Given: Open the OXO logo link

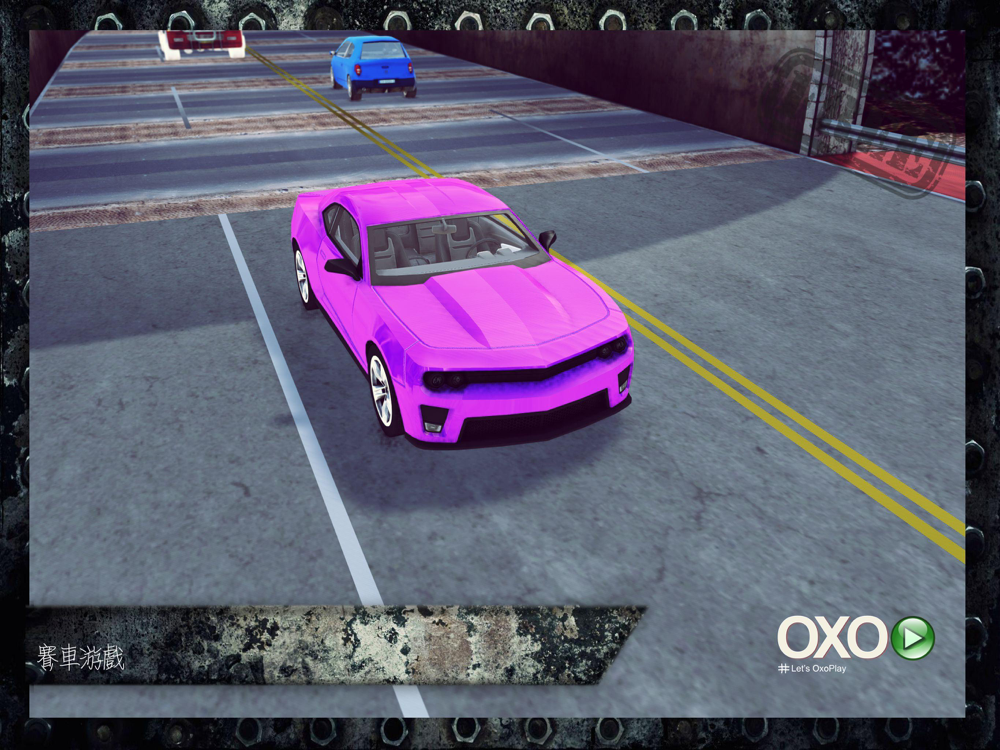Looking at the screenshot, I should click(833, 638).
